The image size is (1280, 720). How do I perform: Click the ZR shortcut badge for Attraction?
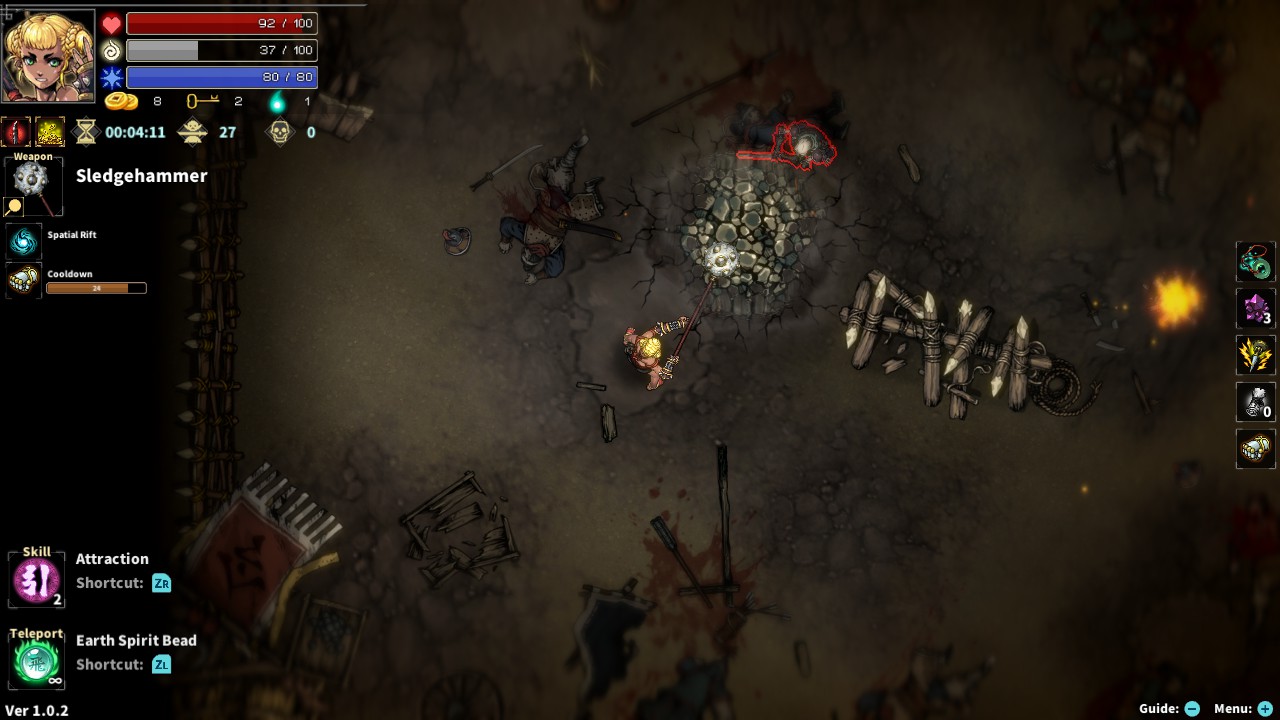coord(161,581)
